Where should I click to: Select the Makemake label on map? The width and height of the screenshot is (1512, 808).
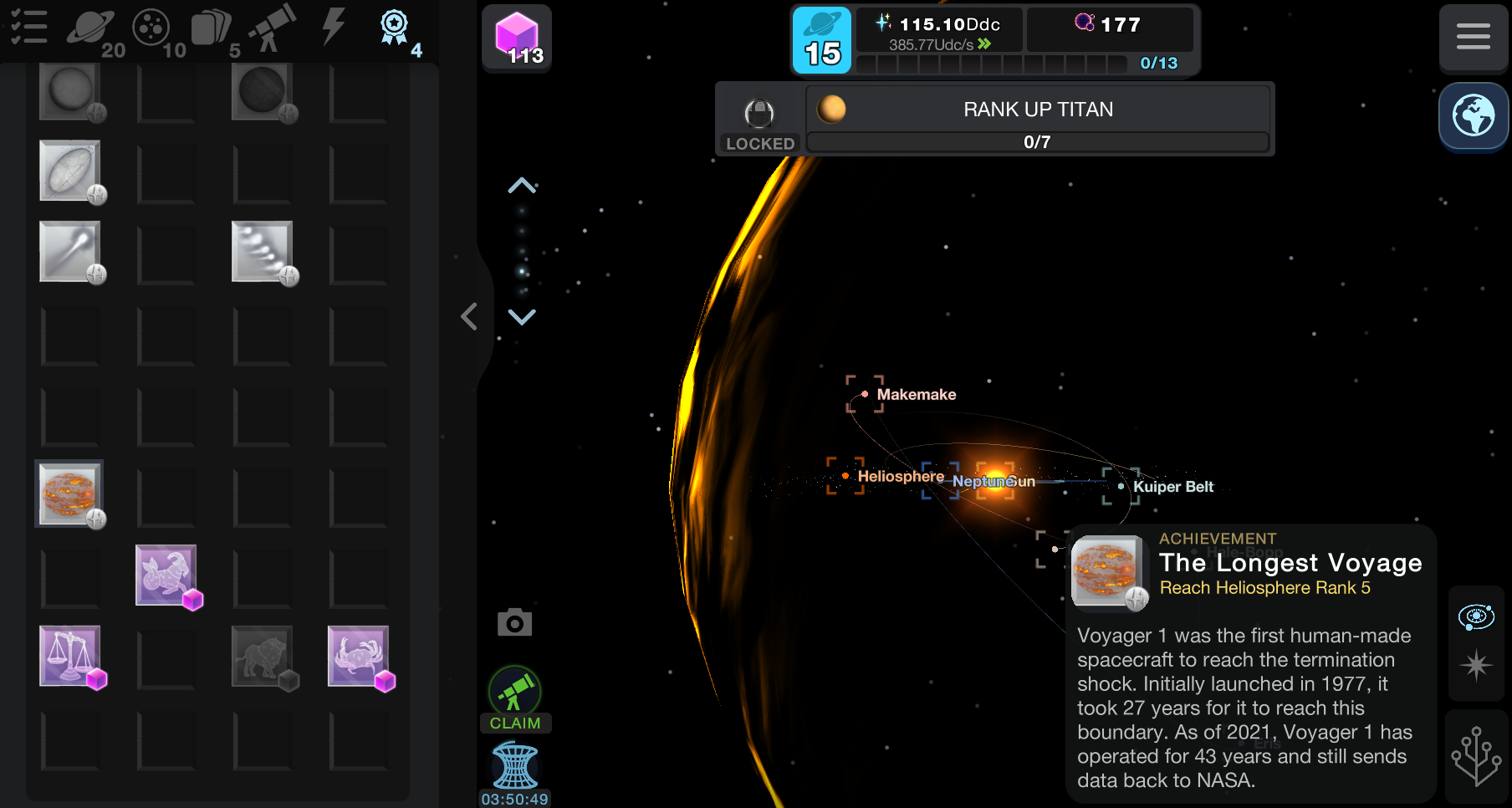(x=916, y=394)
